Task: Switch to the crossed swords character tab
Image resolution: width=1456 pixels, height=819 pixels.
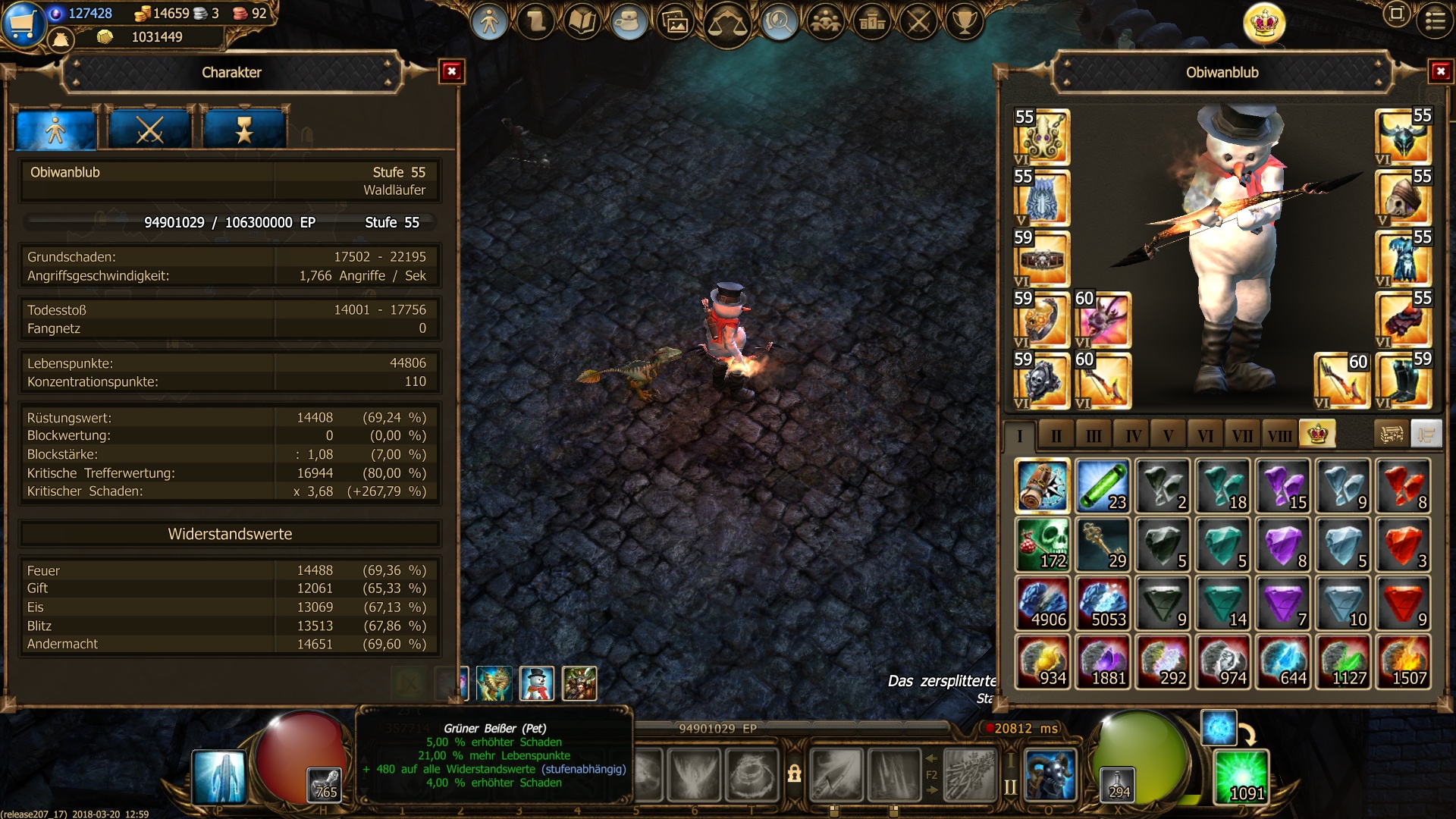Action: 149,130
